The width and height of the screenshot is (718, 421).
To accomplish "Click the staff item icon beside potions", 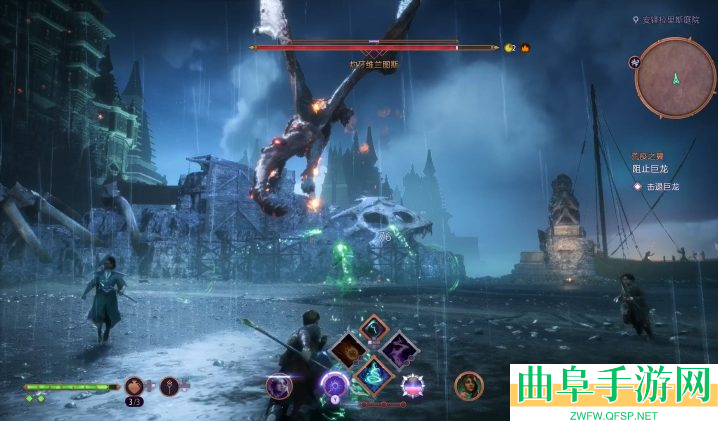I will point(170,386).
